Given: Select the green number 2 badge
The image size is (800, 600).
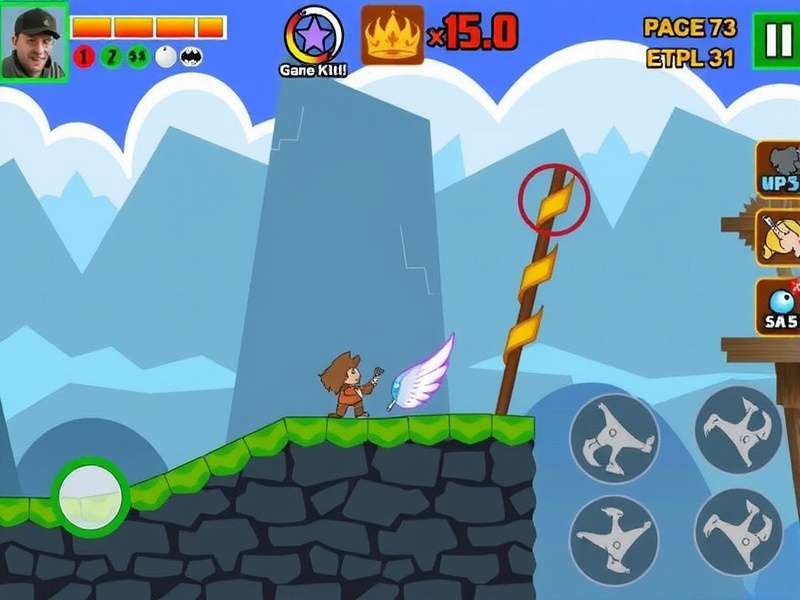Looking at the screenshot, I should tap(110, 56).
